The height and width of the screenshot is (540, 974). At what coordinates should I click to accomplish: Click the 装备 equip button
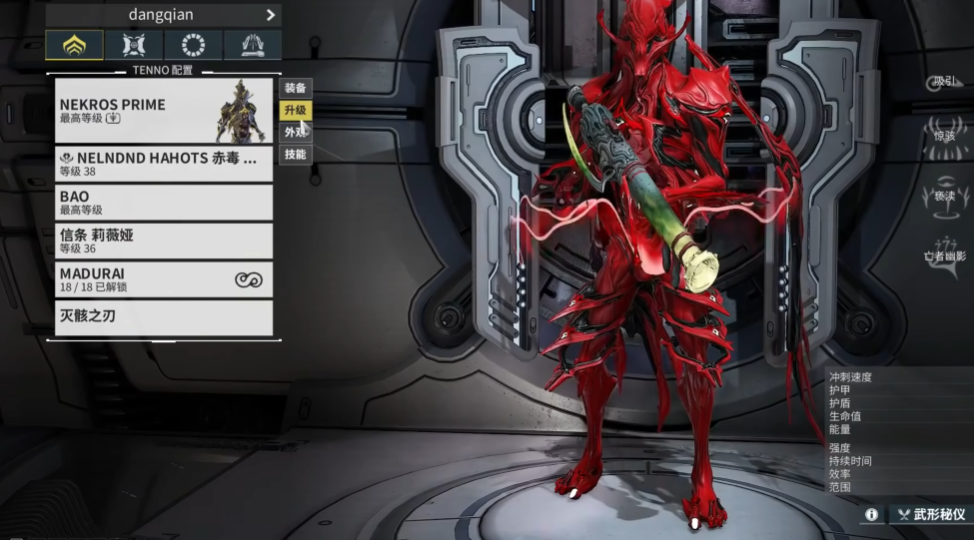tap(295, 88)
